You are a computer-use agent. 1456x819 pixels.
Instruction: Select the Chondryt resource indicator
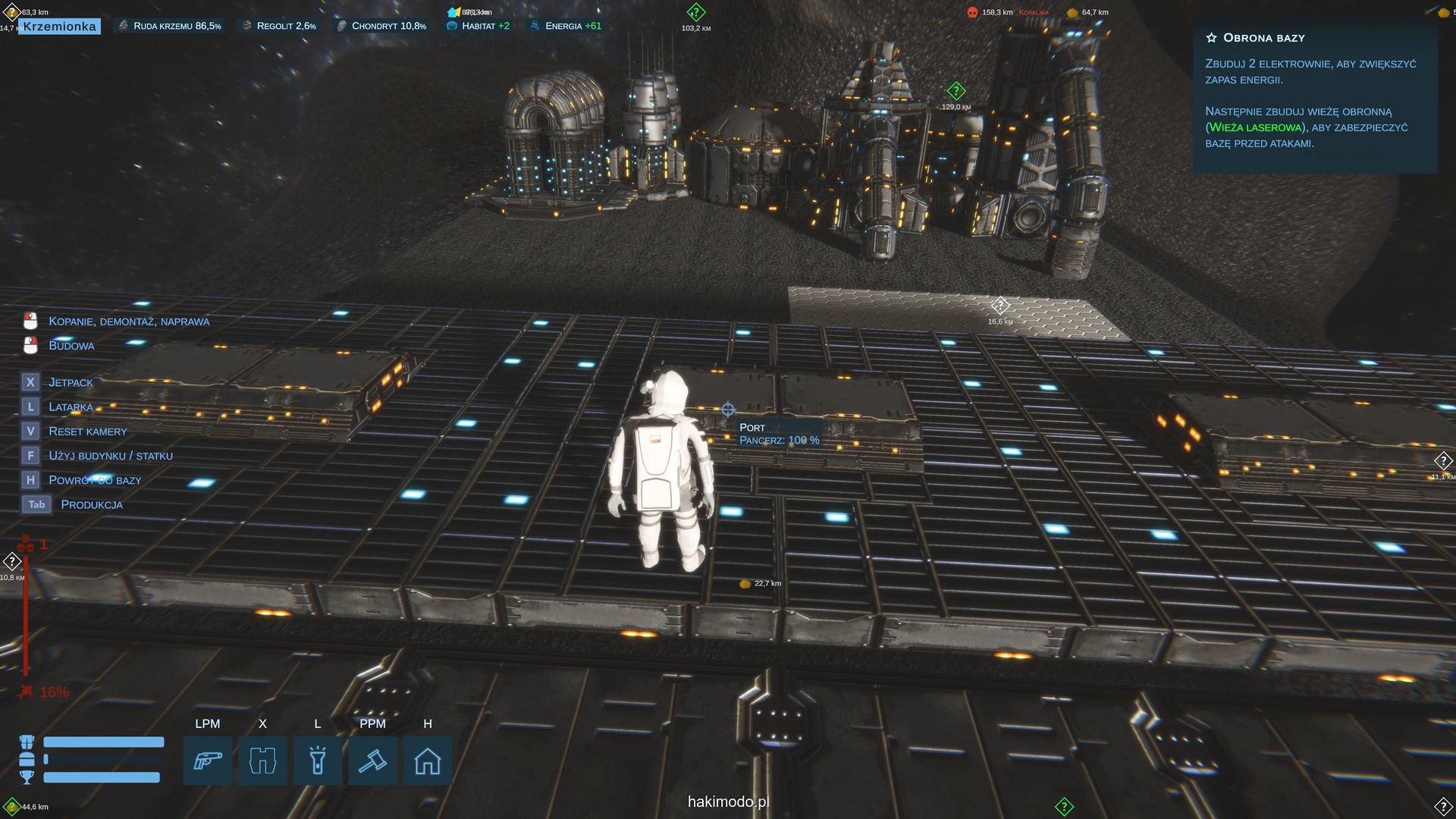tap(381, 26)
